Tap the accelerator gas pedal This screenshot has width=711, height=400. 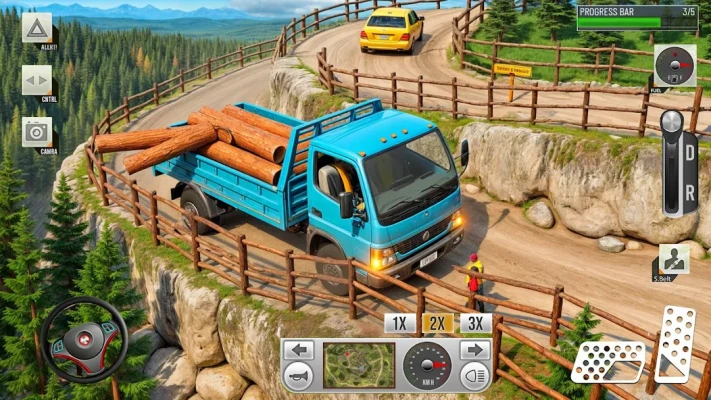point(675,343)
